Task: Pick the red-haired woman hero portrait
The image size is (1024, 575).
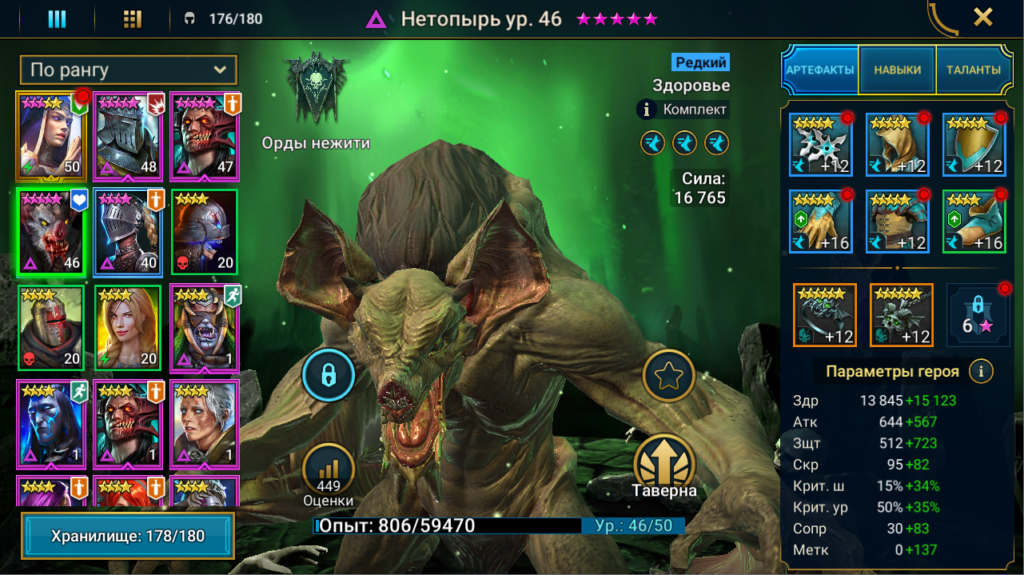Action: pyautogui.click(x=128, y=328)
